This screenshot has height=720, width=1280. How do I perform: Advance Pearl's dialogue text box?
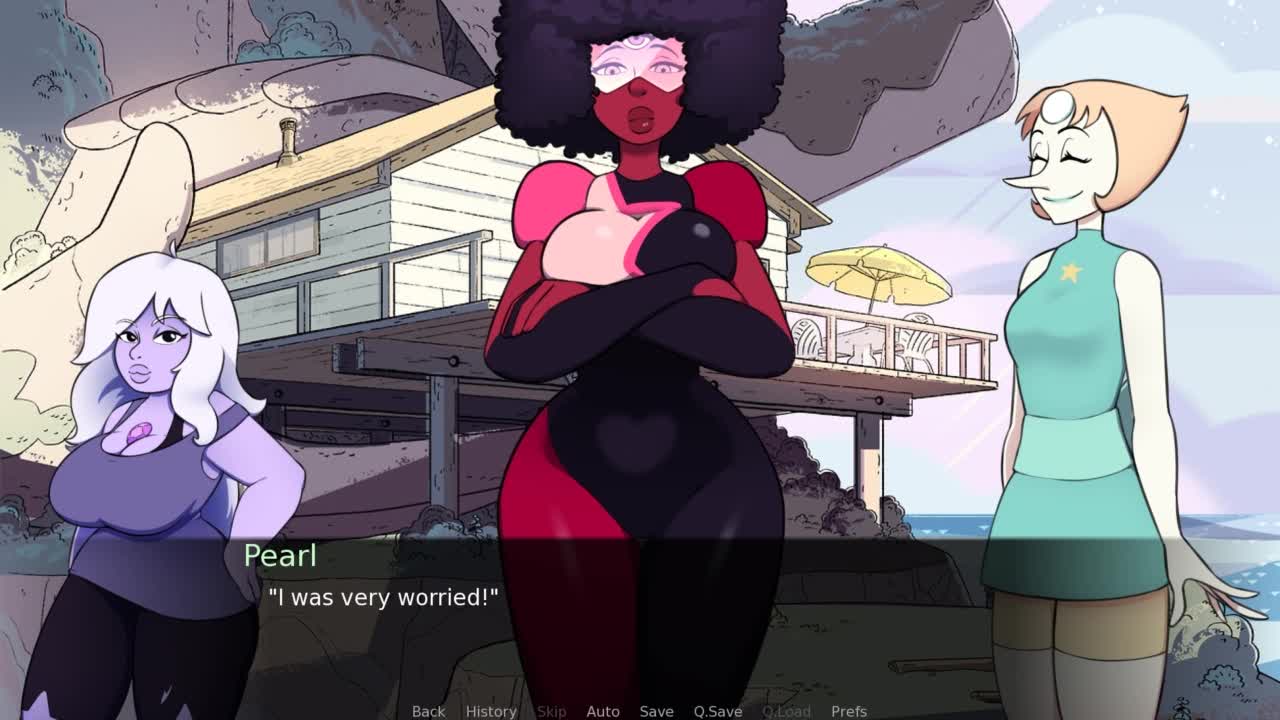click(640, 610)
